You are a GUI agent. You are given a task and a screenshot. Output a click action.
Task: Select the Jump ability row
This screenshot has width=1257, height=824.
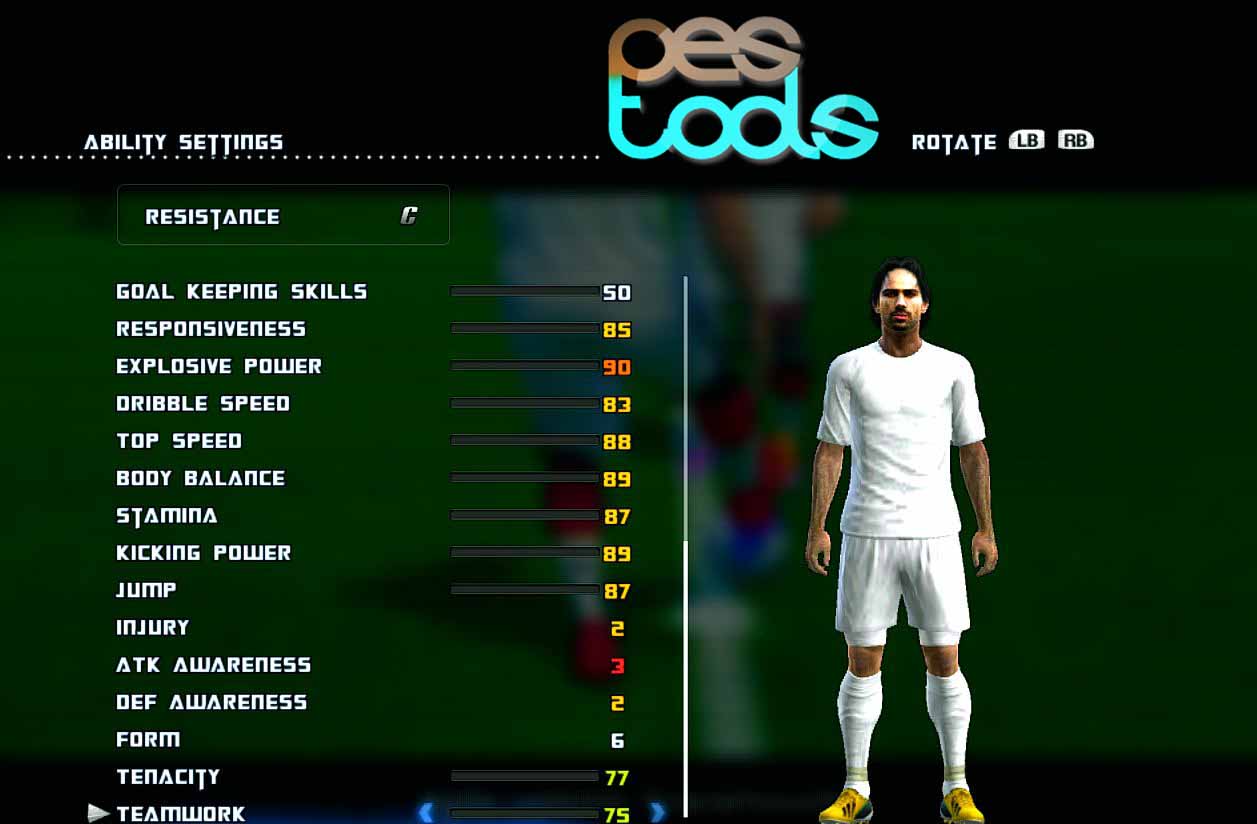146,590
